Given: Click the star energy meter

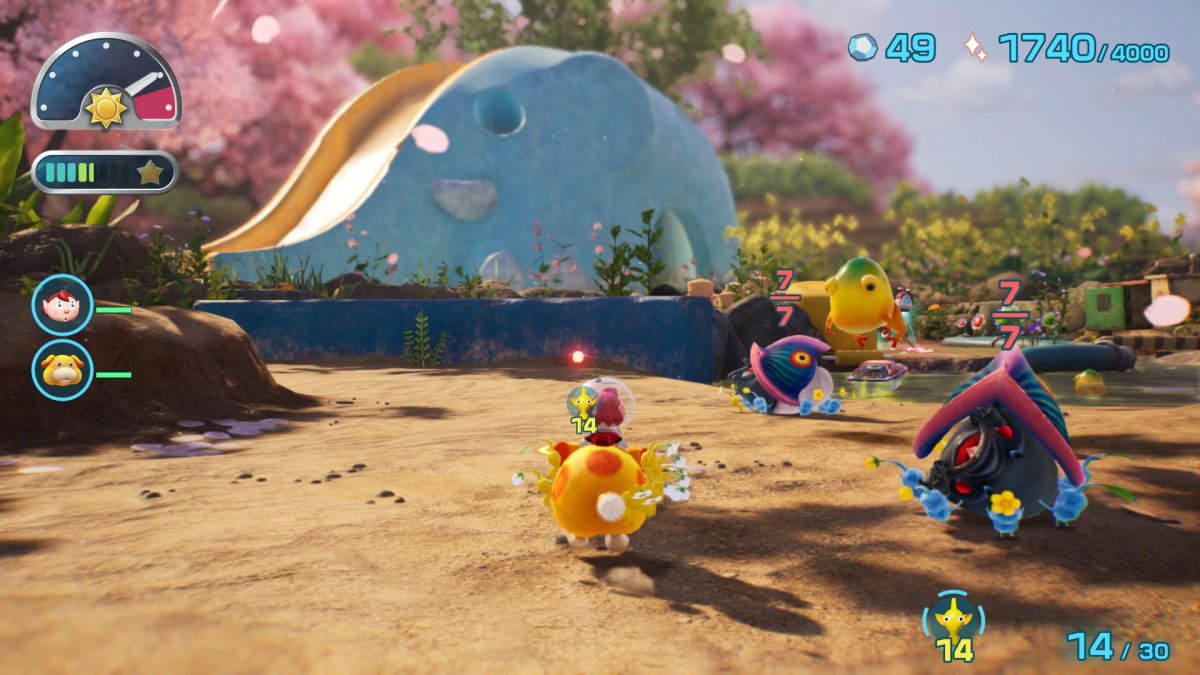Looking at the screenshot, I should pyautogui.click(x=105, y=172).
